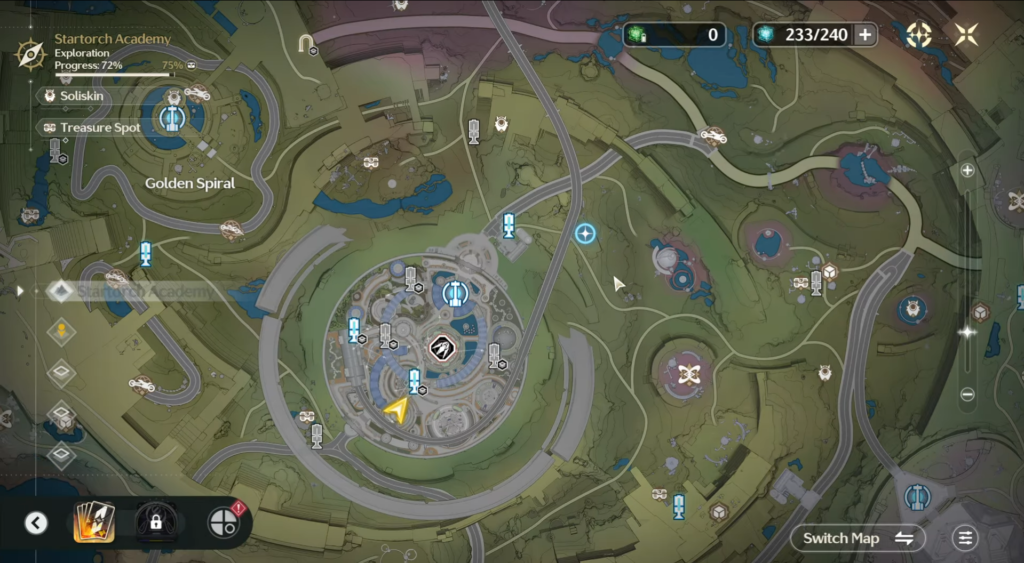Viewport: 1024px width, 563px height.
Task: Open the Startorch Academy exploration progress panel
Action: (100, 52)
